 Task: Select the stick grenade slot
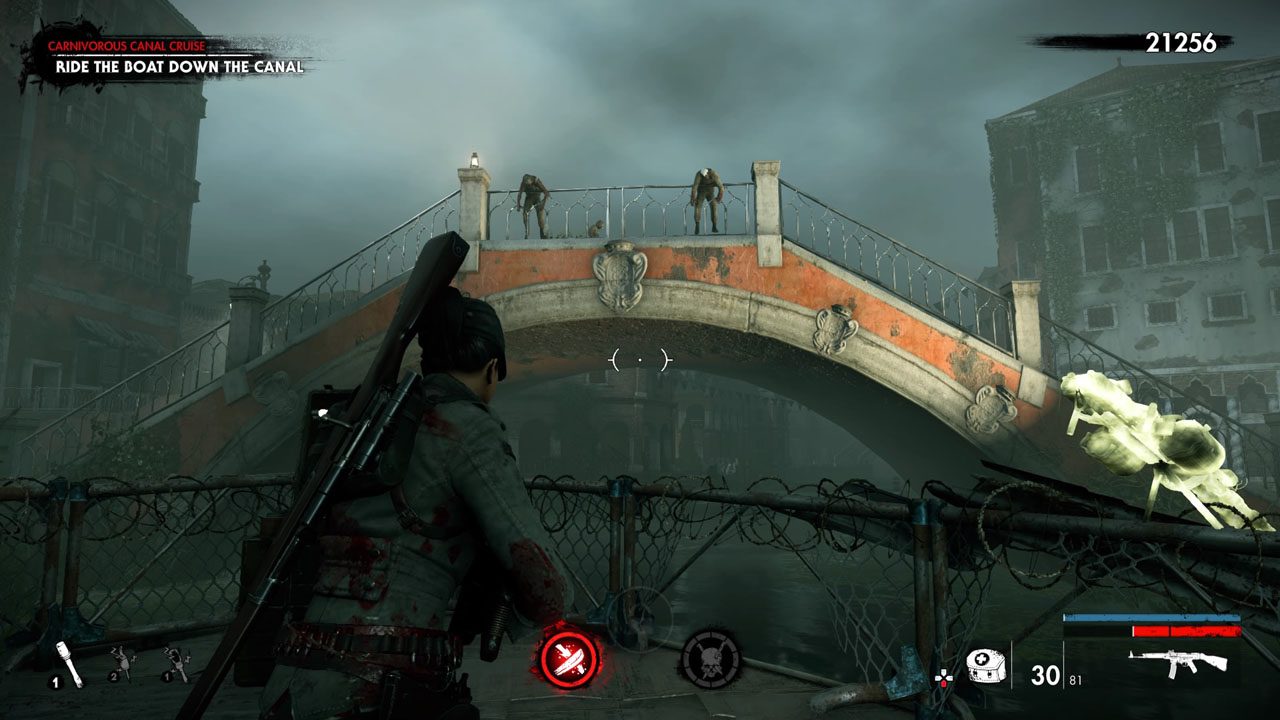pos(61,660)
